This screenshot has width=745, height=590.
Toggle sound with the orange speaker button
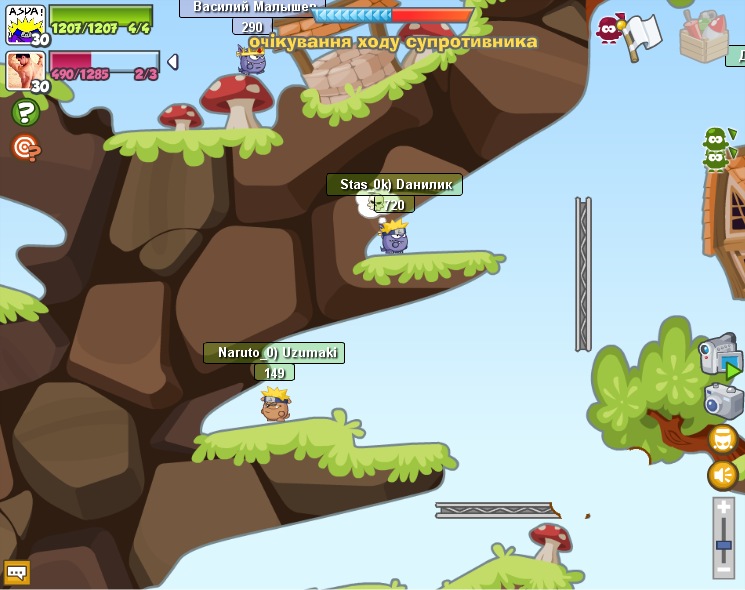pos(723,475)
